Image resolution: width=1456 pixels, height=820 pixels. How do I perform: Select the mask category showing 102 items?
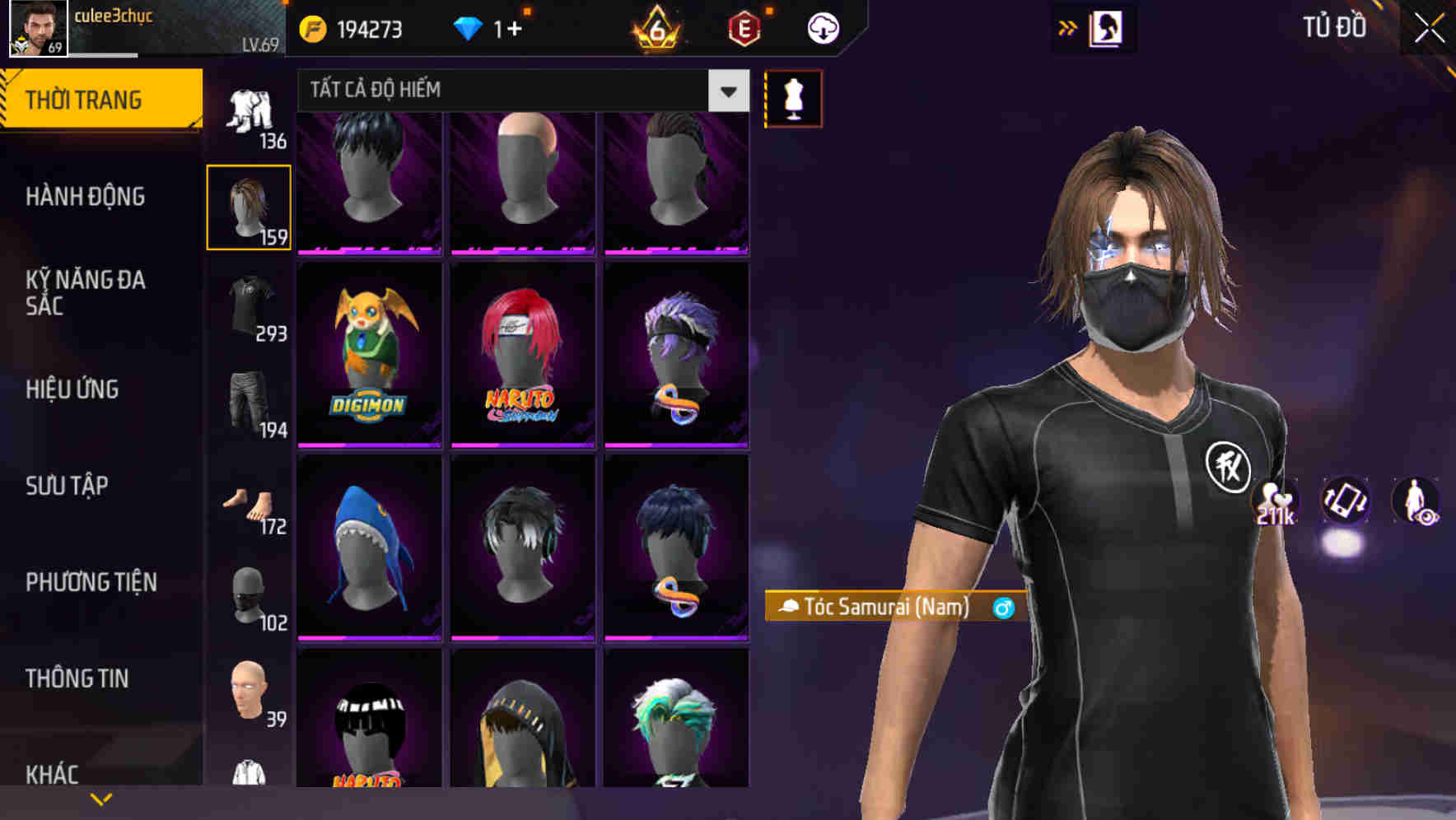point(249,597)
